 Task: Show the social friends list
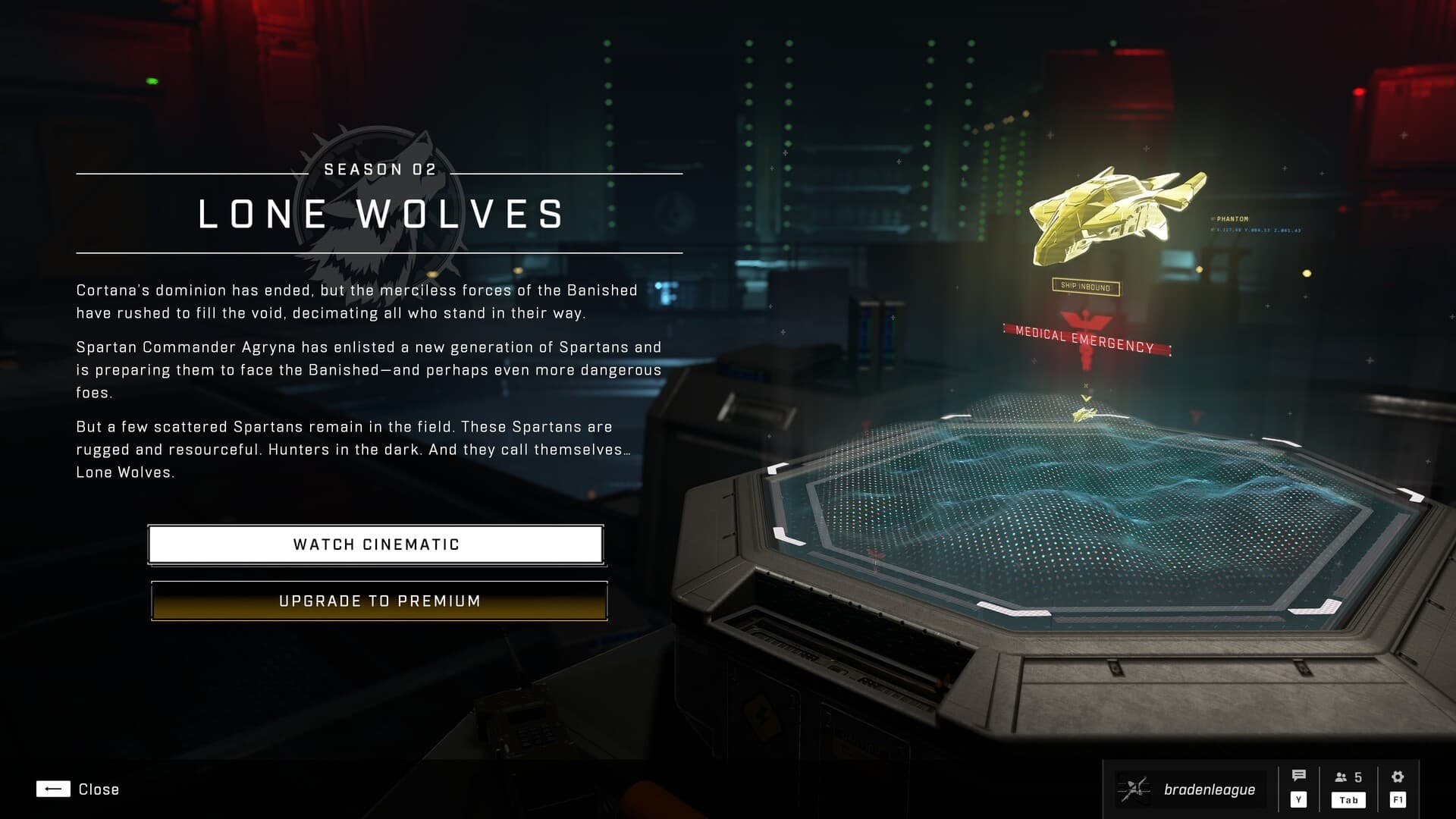click(1348, 778)
